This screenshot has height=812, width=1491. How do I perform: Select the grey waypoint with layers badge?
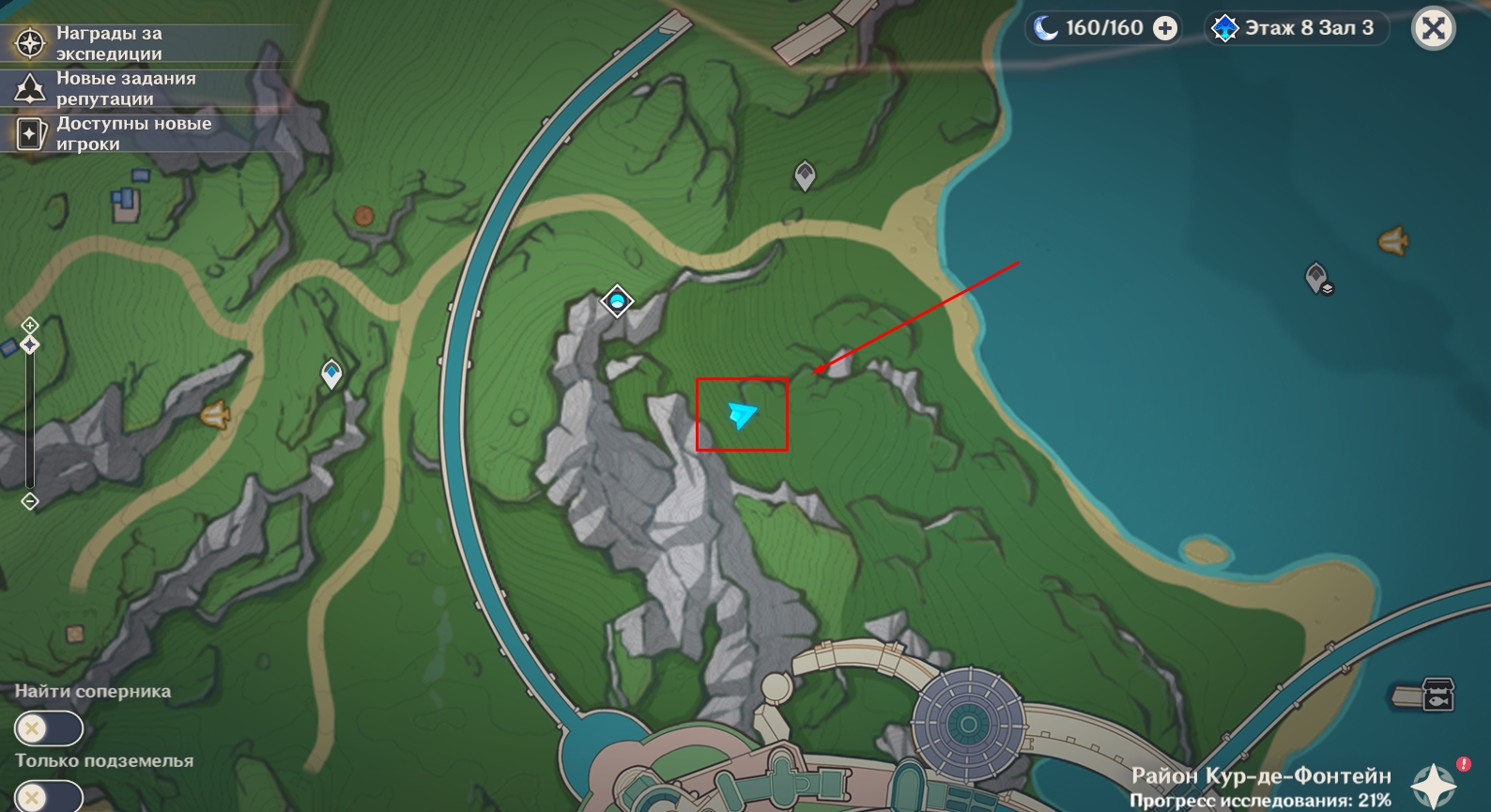pos(1318,278)
